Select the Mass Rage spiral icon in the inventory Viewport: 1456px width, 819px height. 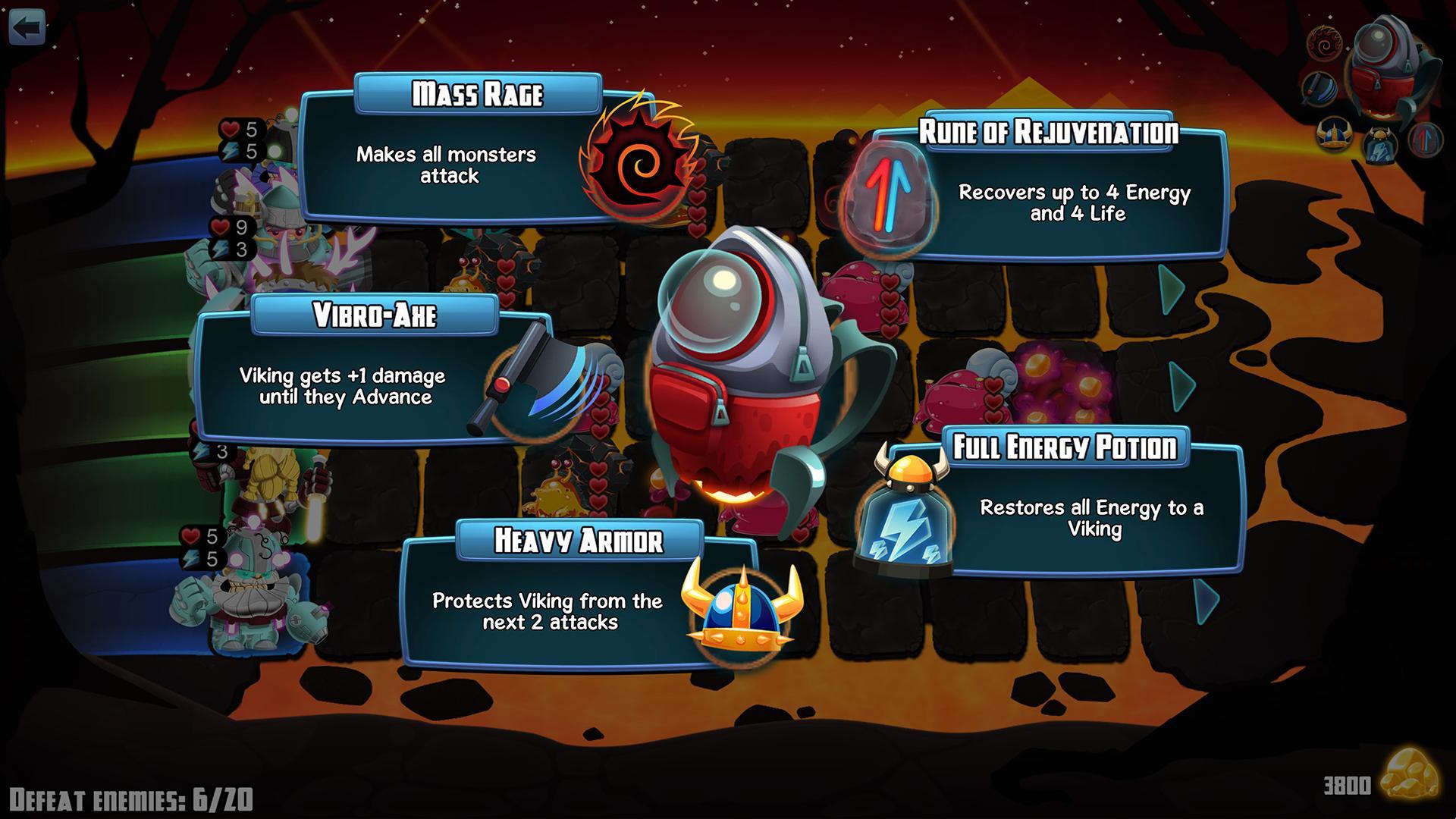1324,43
